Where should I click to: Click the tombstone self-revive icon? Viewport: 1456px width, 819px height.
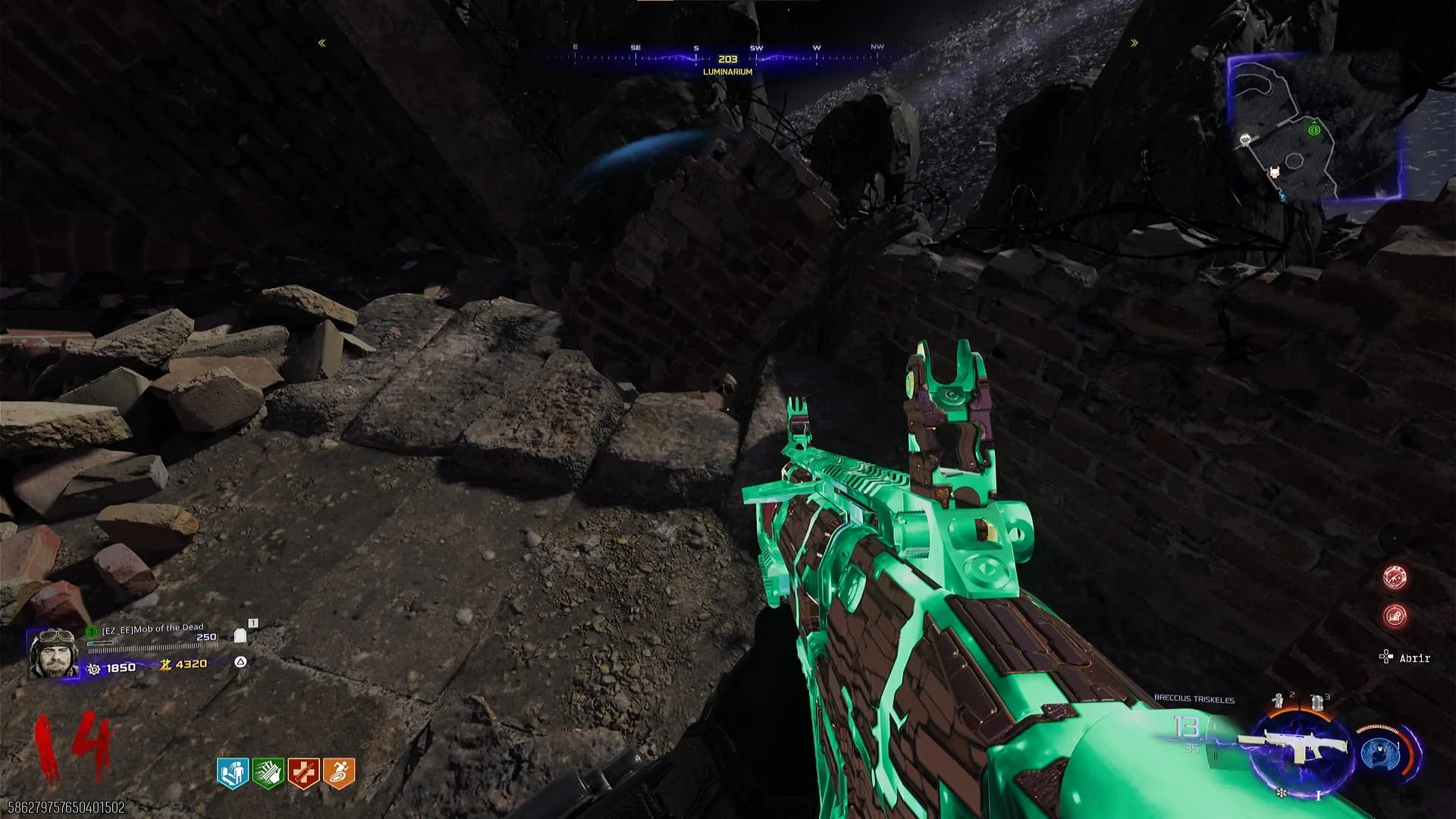(x=240, y=635)
